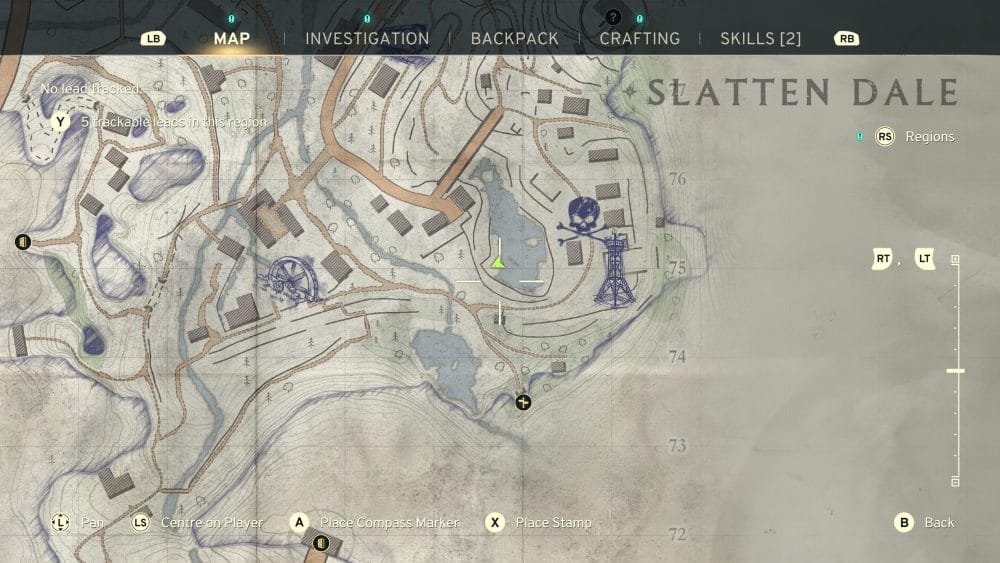Image resolution: width=1000 pixels, height=563 pixels.
Task: Adjust the map zoom slider handle
Action: pyautogui.click(x=955, y=371)
